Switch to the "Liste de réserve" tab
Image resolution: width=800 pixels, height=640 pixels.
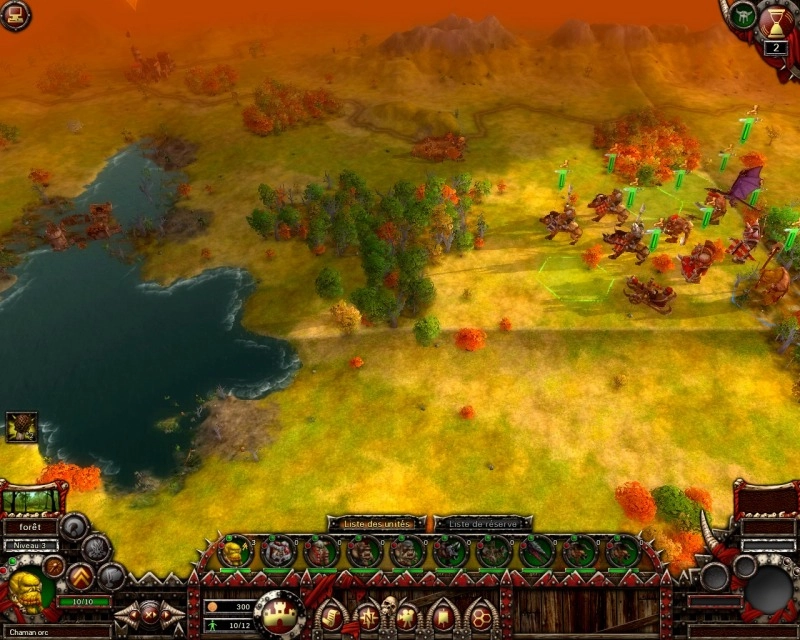coord(483,523)
